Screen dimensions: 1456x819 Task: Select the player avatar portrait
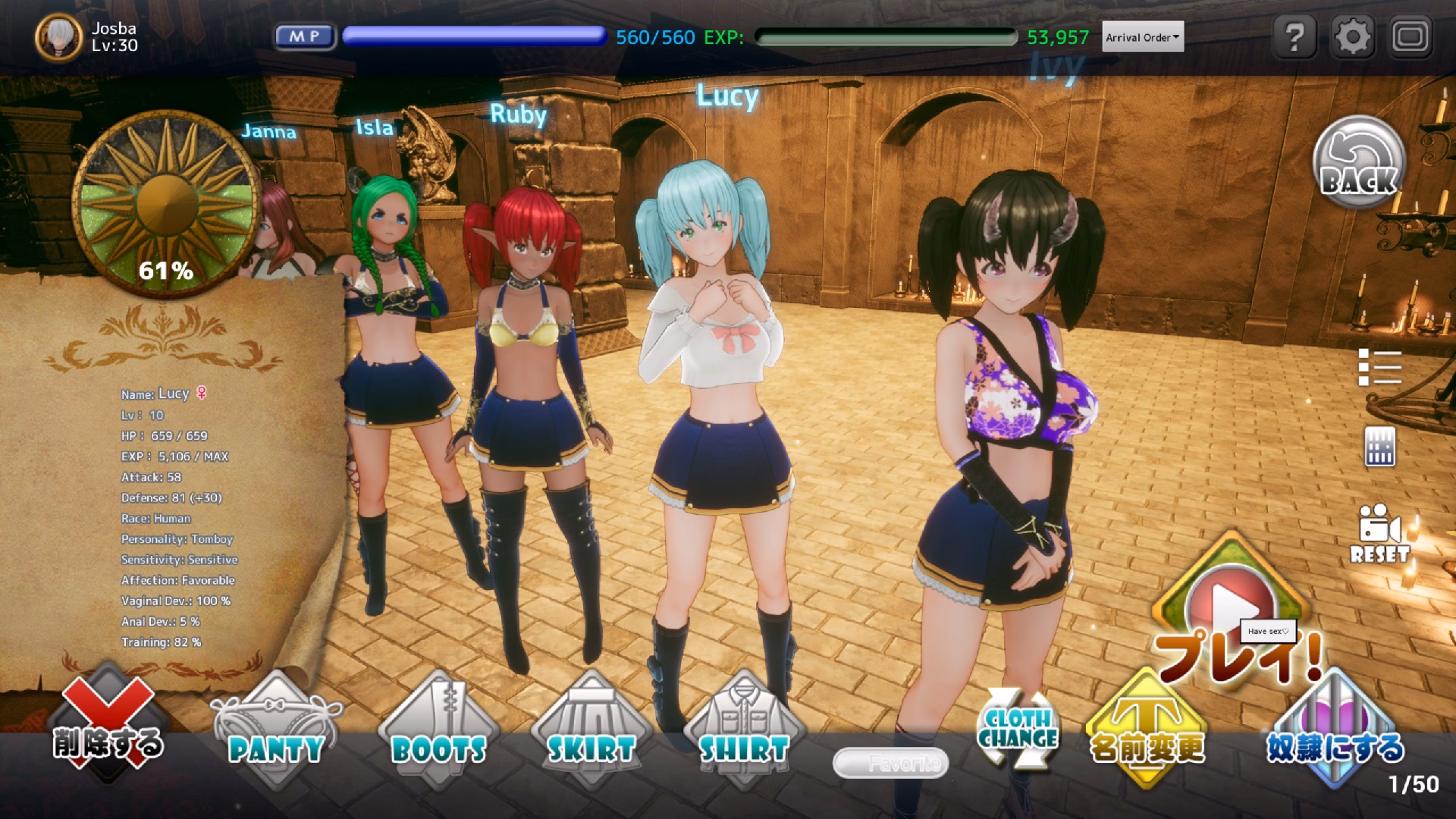tap(58, 36)
